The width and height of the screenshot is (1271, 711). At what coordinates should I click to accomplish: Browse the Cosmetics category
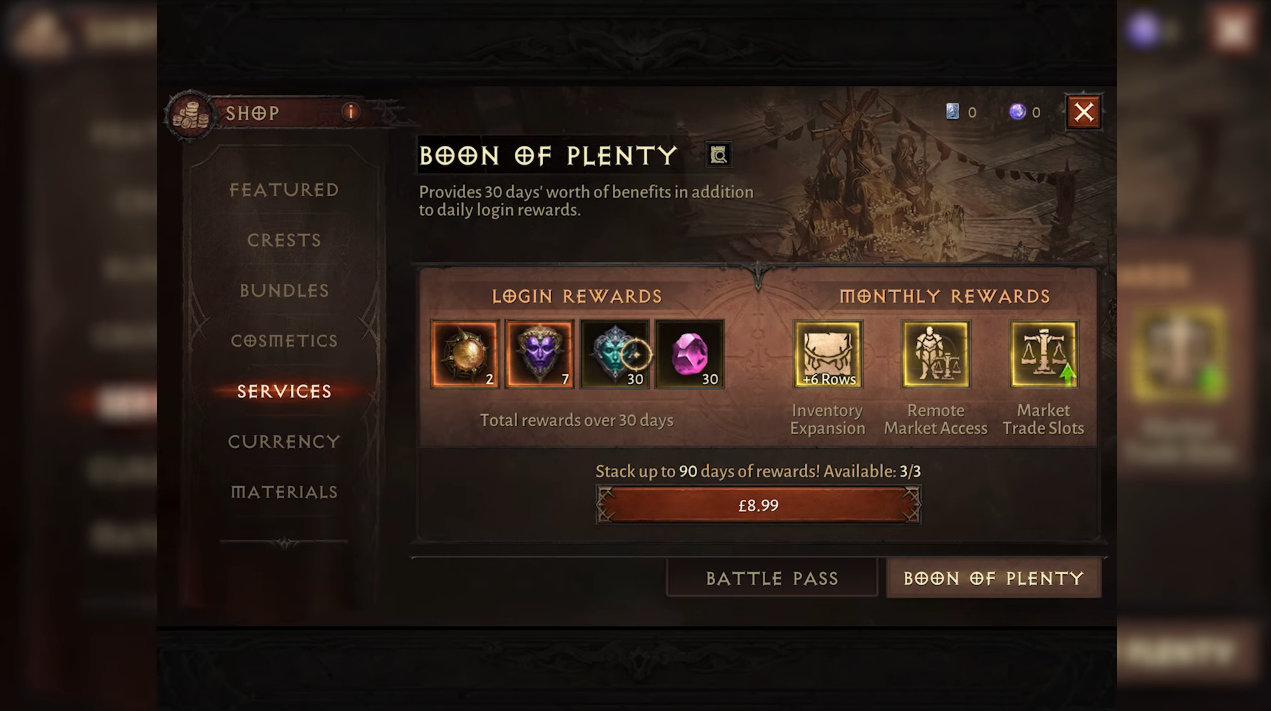coord(284,341)
